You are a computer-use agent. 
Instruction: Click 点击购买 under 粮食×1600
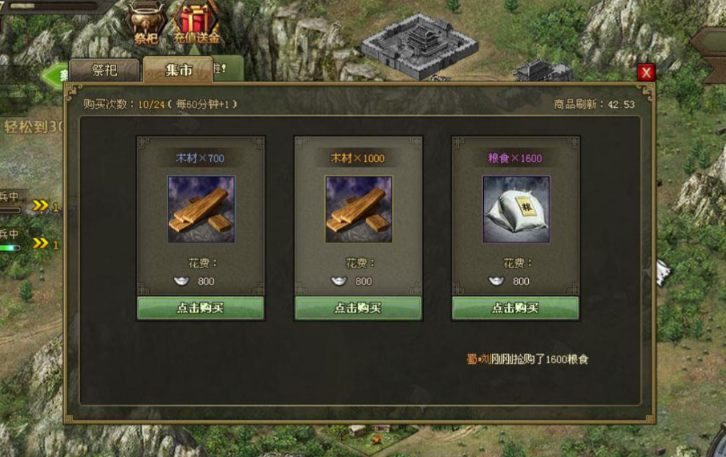(516, 307)
